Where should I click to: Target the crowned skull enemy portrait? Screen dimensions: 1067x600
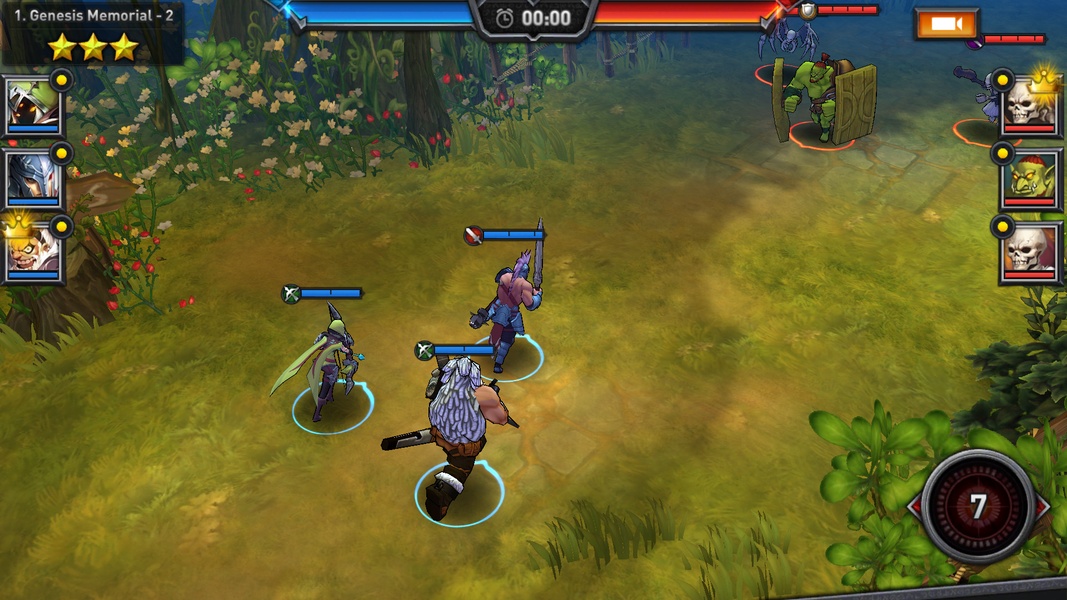pyautogui.click(x=1029, y=103)
